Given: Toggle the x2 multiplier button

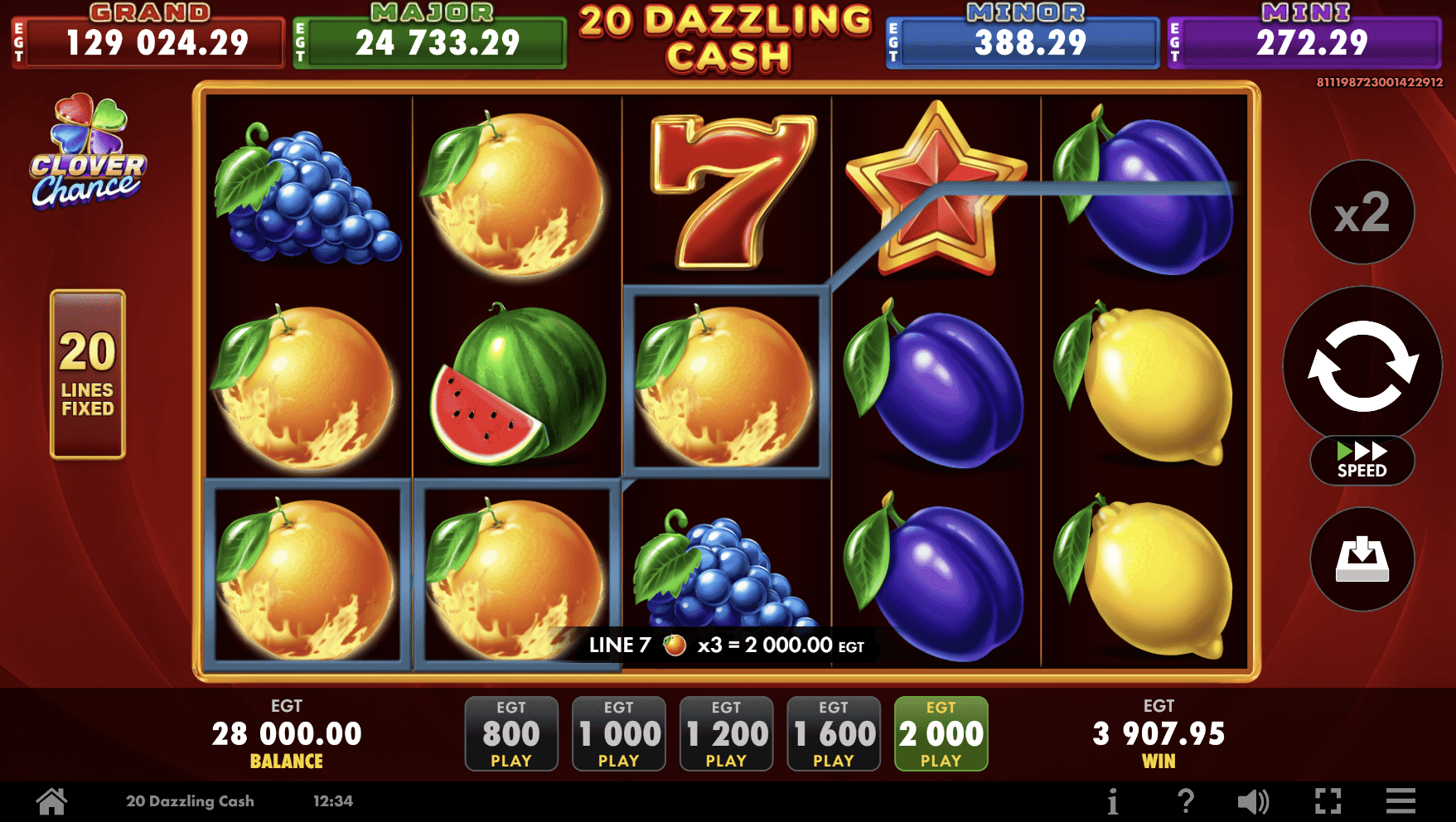Looking at the screenshot, I should coord(1362,212).
